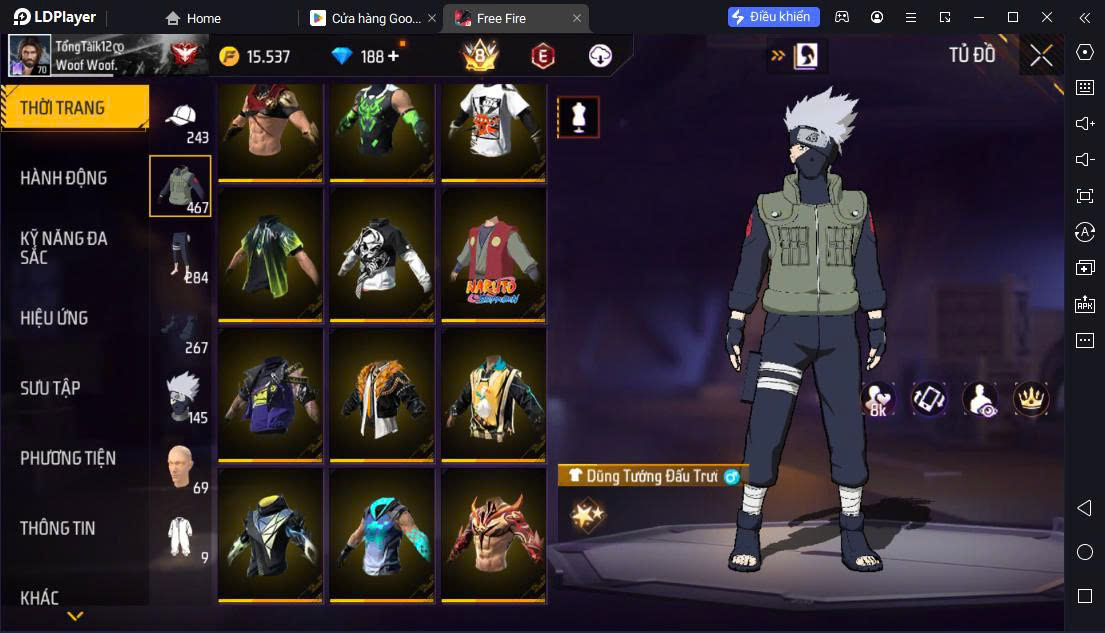Close the wardrobe with the X button

[x=1041, y=56]
